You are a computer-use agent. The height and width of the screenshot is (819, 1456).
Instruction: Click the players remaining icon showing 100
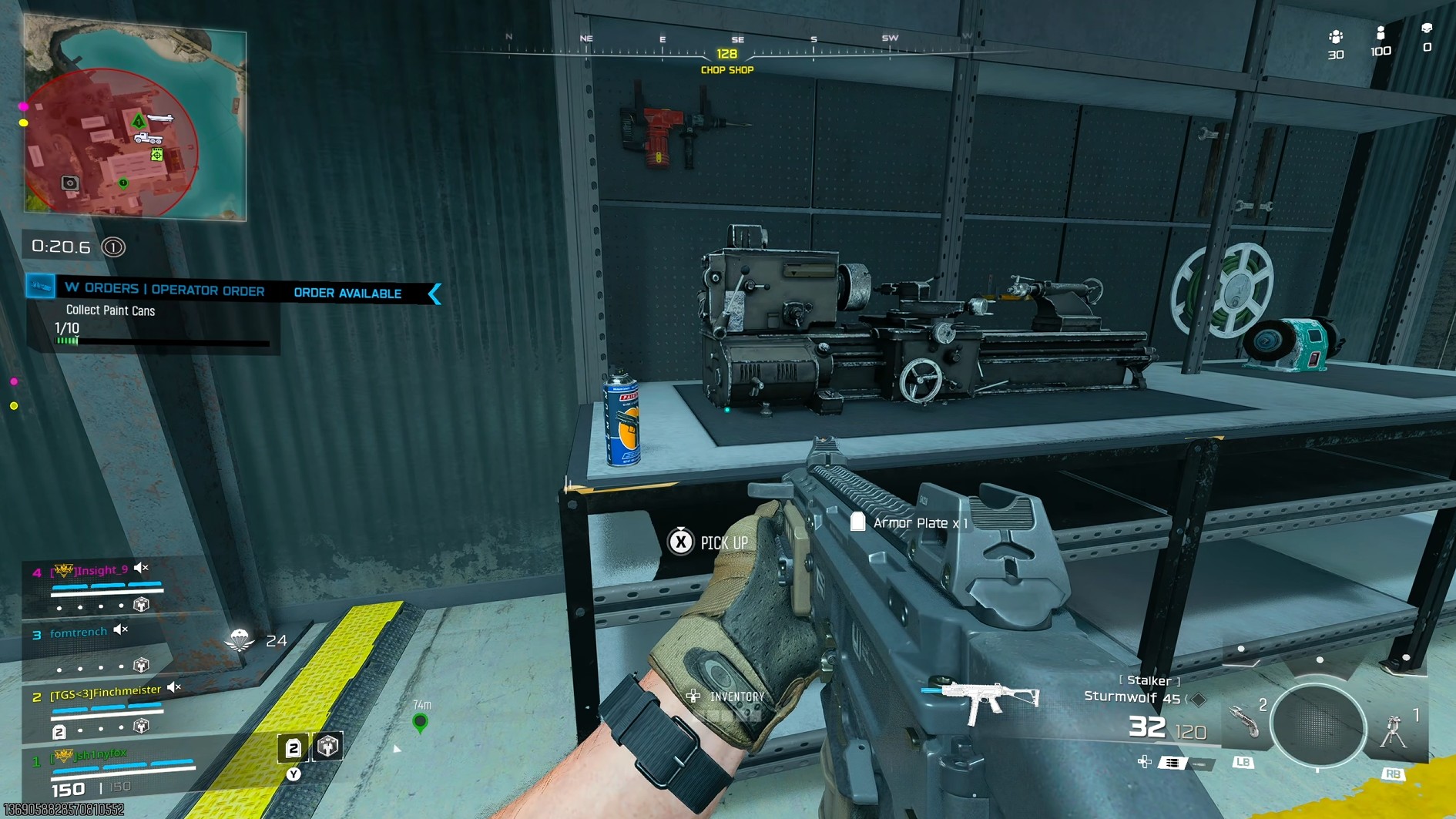click(1381, 34)
